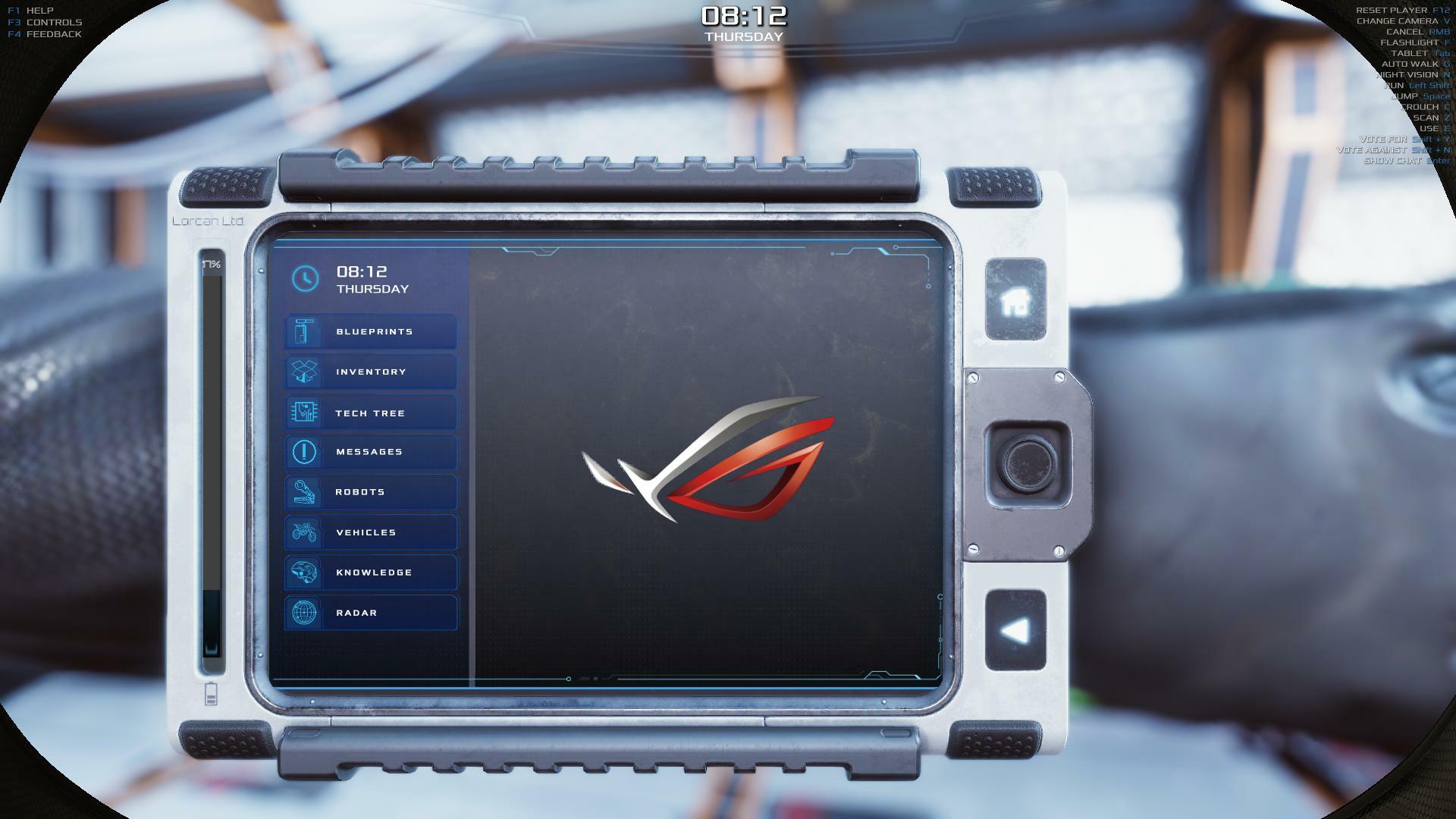The height and width of the screenshot is (819, 1456).
Task: Select the Inventory option
Action: pos(371,372)
